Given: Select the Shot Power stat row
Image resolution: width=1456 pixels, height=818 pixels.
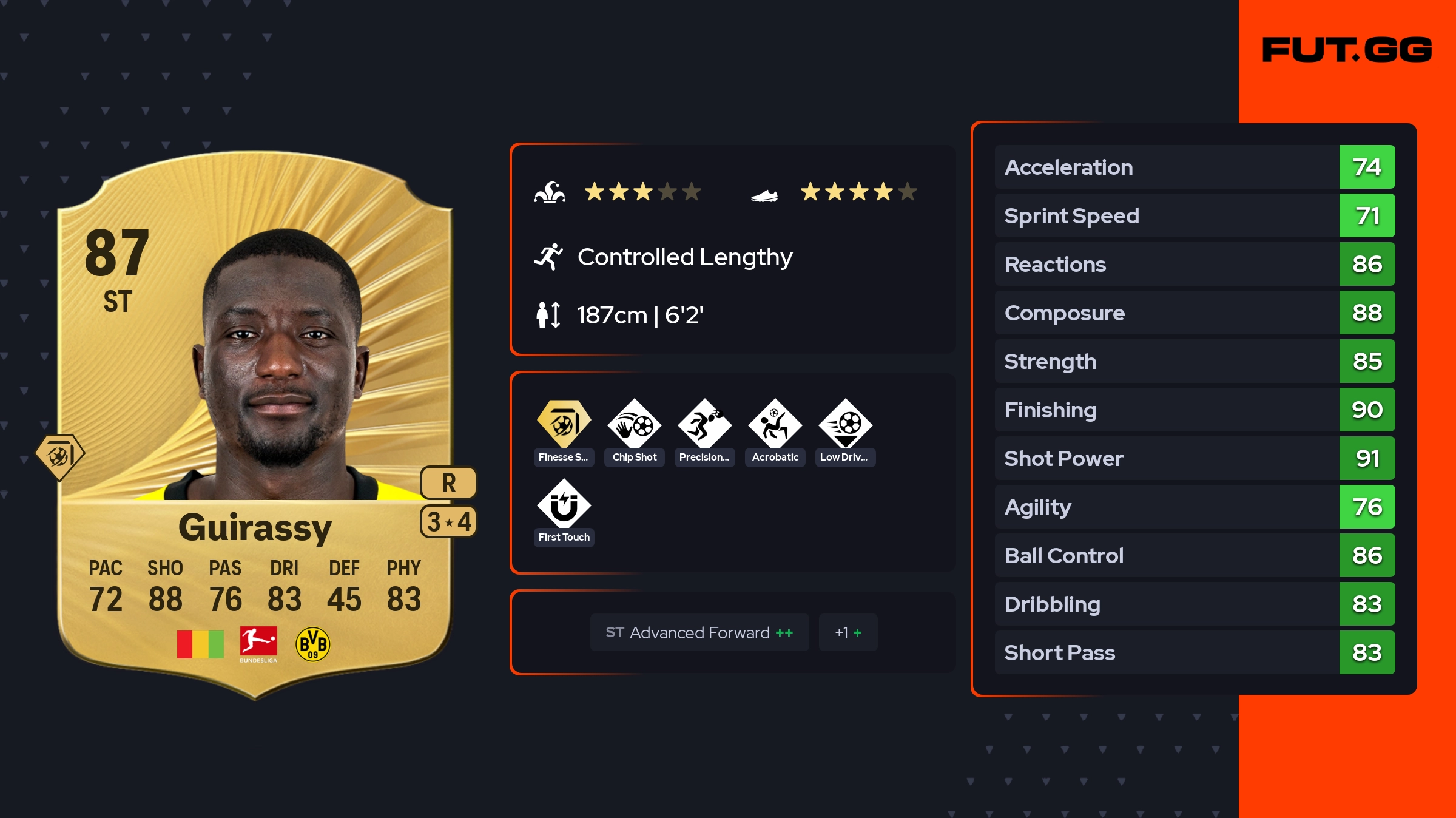Looking at the screenshot, I should (1194, 458).
